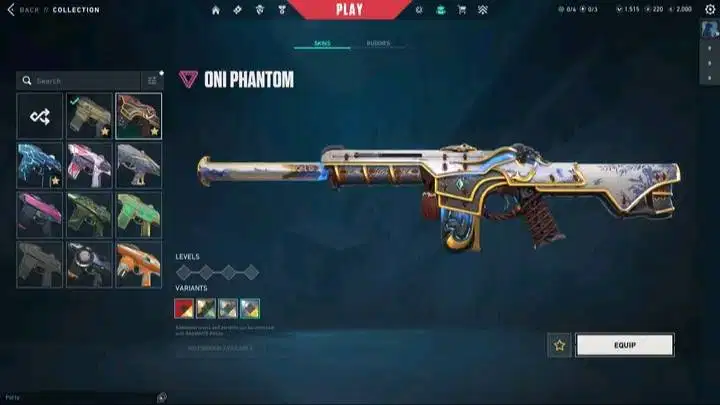Screen dimensions: 720x405
Task: Open the store cart icon
Action: point(461,10)
